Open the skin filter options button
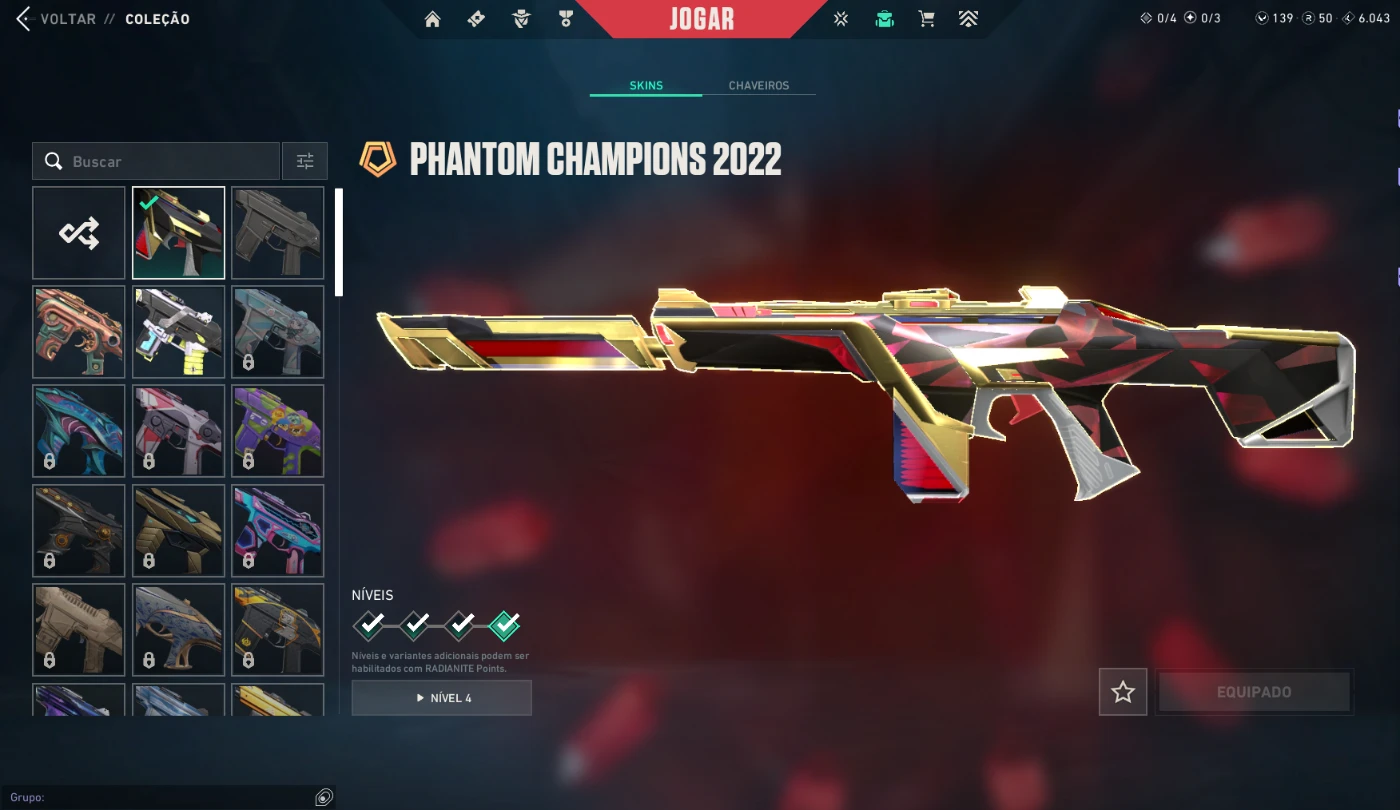Screen dimensions: 1400x810 [305, 161]
